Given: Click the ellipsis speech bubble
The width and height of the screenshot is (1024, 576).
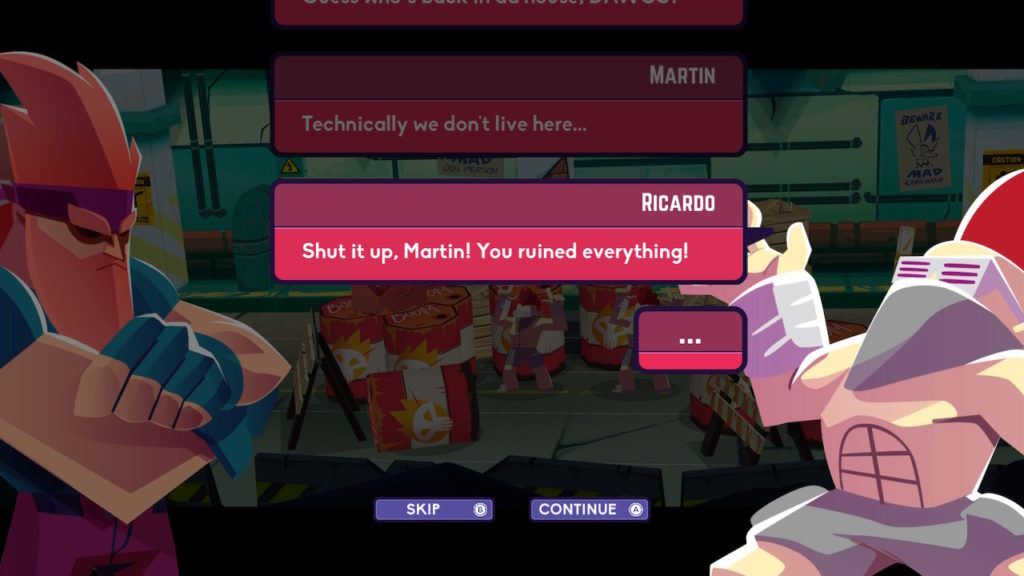Looking at the screenshot, I should coord(690,340).
